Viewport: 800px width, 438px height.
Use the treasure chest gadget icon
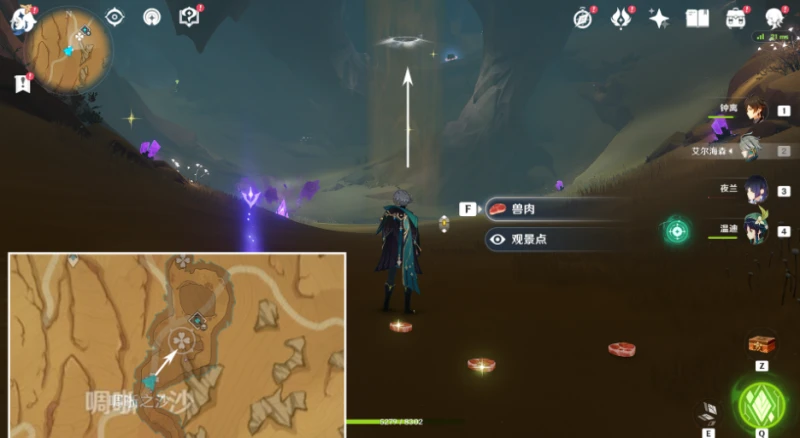pos(762,345)
